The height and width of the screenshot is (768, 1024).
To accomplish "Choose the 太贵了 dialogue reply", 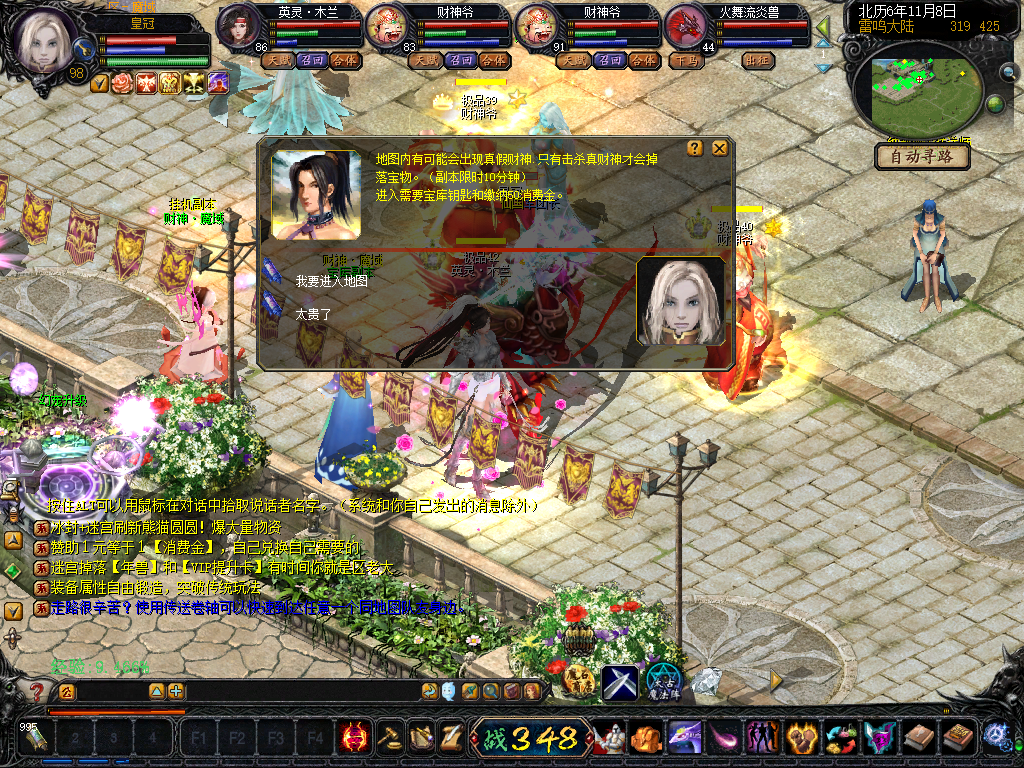I will click(313, 314).
